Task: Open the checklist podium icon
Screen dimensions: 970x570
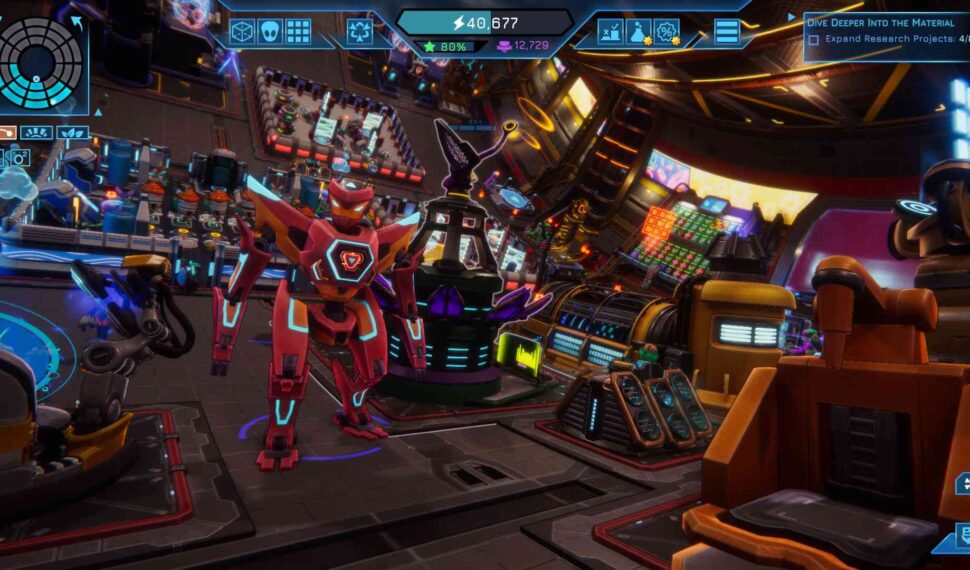Action: coord(610,32)
